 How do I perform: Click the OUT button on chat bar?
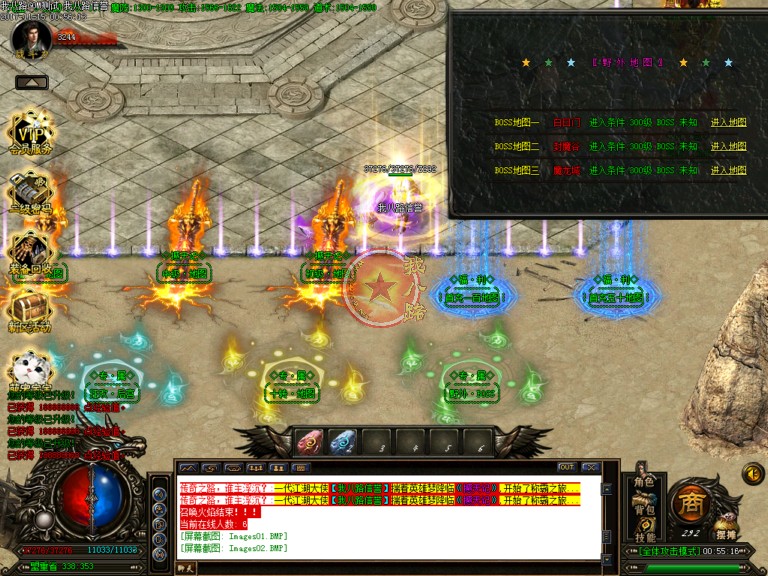(566, 467)
